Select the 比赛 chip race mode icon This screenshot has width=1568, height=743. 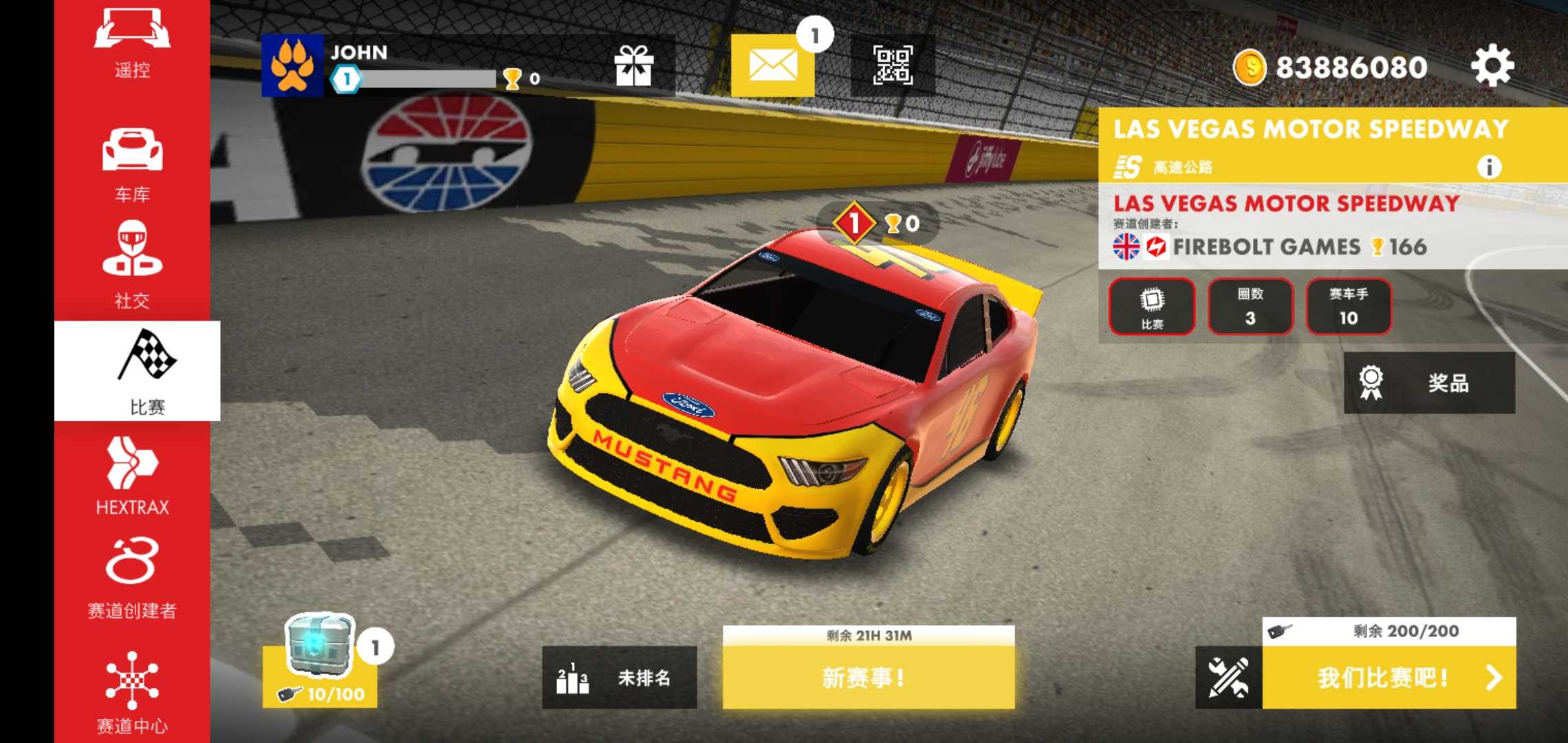(x=1153, y=308)
